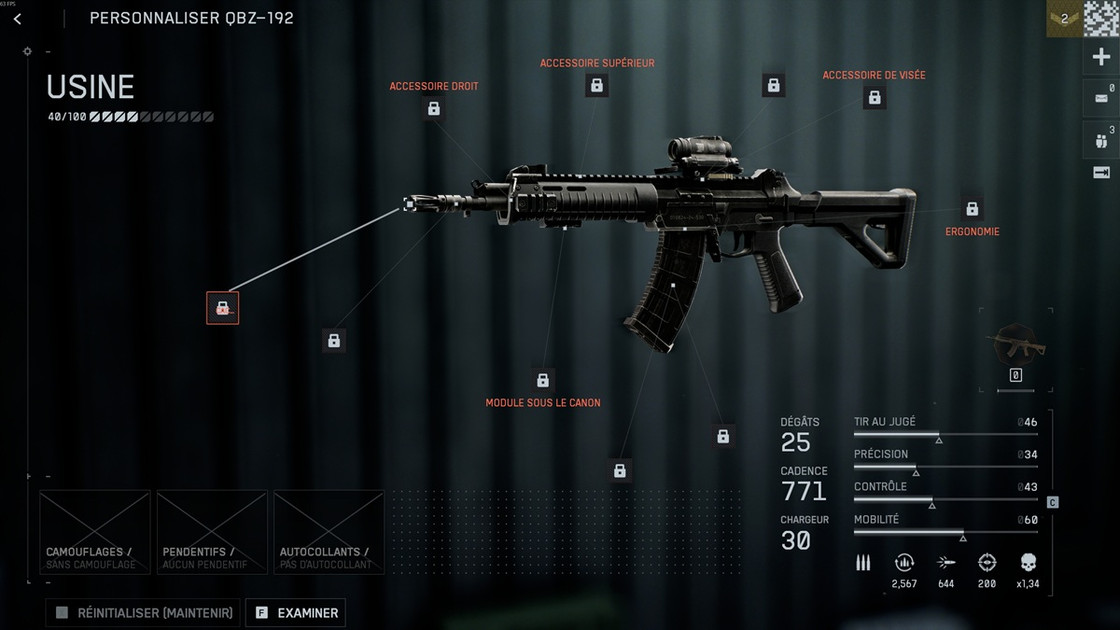
Task: Open the Autocollants sticker tile
Action: pos(329,532)
